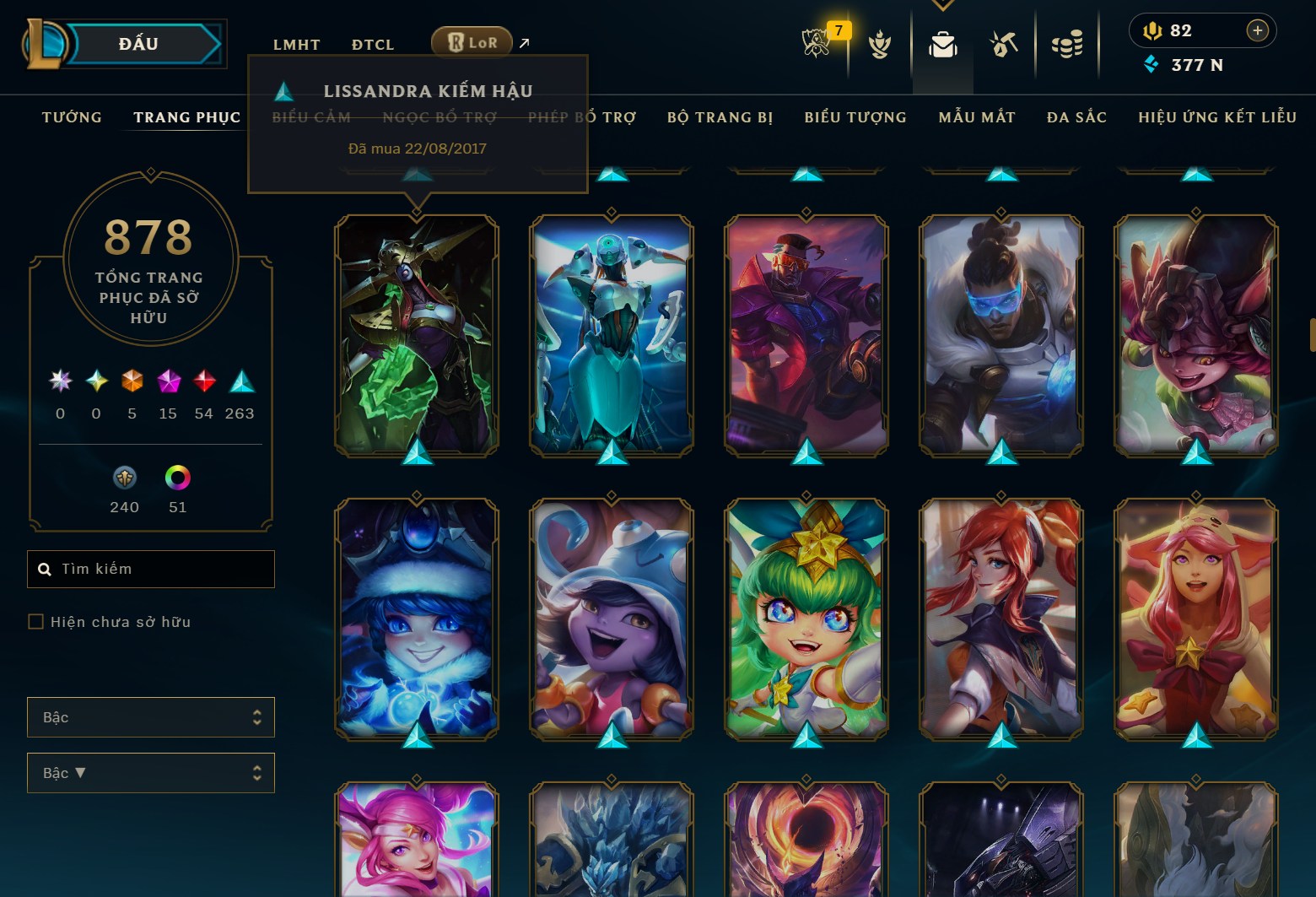Screen dimensions: 1316x897
Task: Enable the 'Hiện chưa sở hữu' checkbox
Action: (35, 621)
